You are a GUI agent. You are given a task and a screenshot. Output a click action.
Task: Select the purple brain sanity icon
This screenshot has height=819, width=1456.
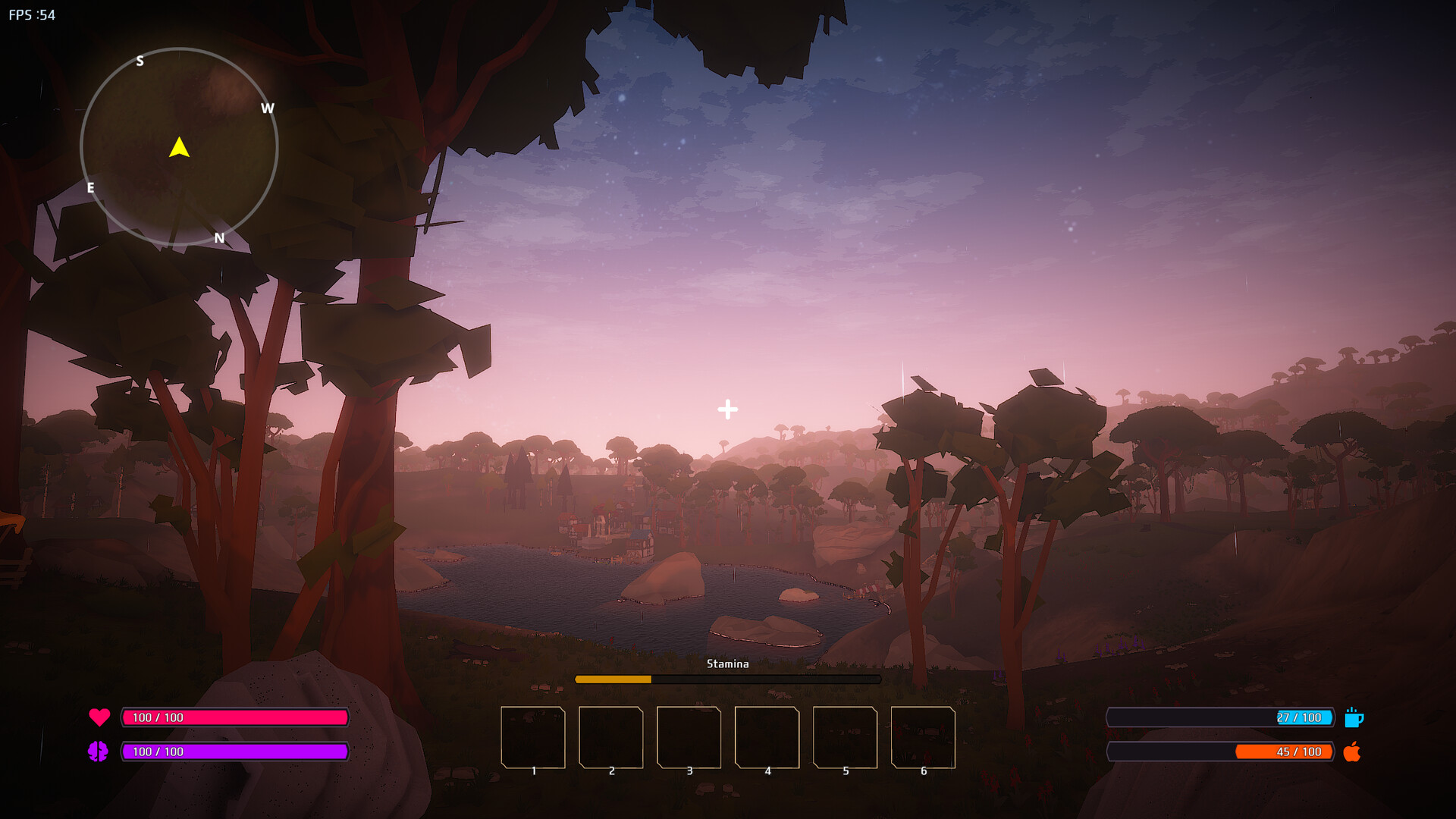[99, 752]
